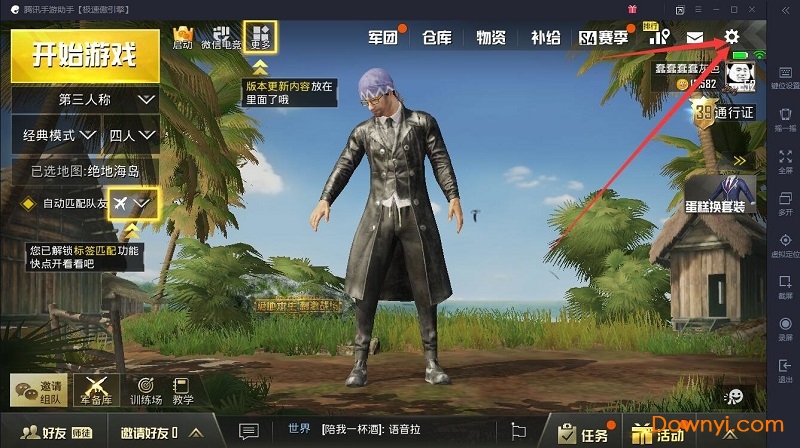Open the 更多 more menu
Screen dimensions: 800x448
pos(261,37)
